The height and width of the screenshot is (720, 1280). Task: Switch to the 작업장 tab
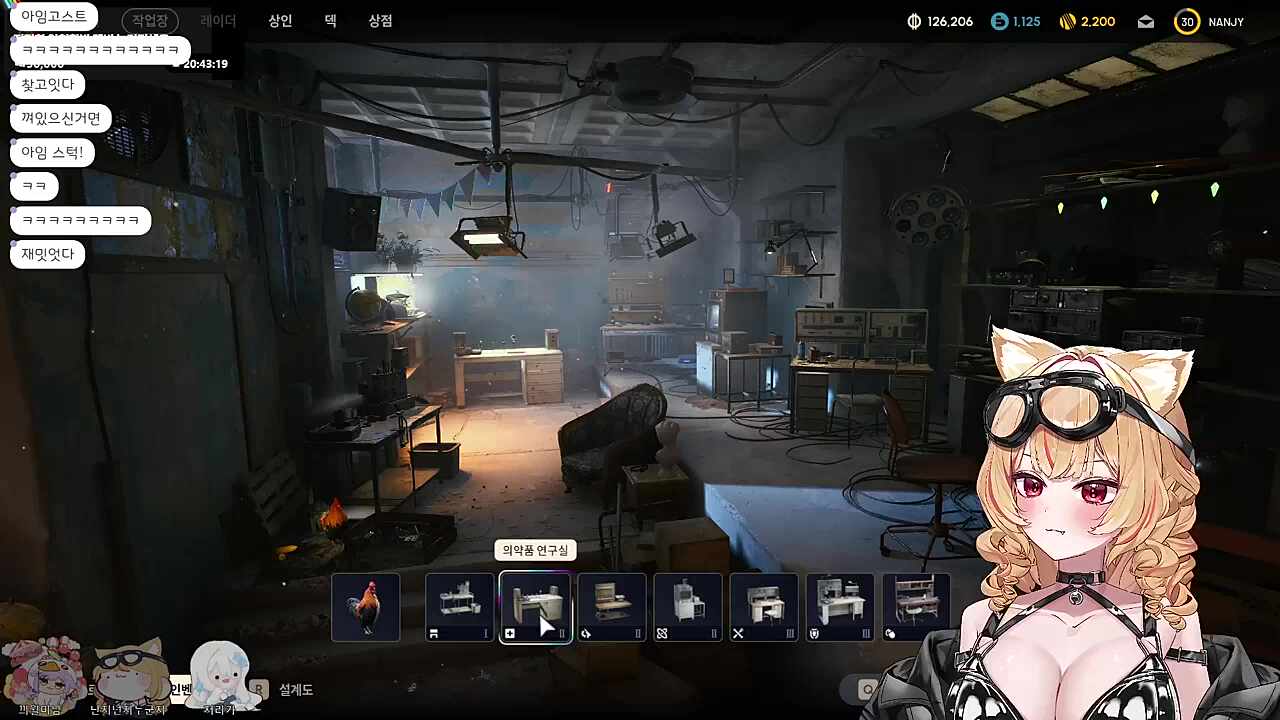coord(150,21)
